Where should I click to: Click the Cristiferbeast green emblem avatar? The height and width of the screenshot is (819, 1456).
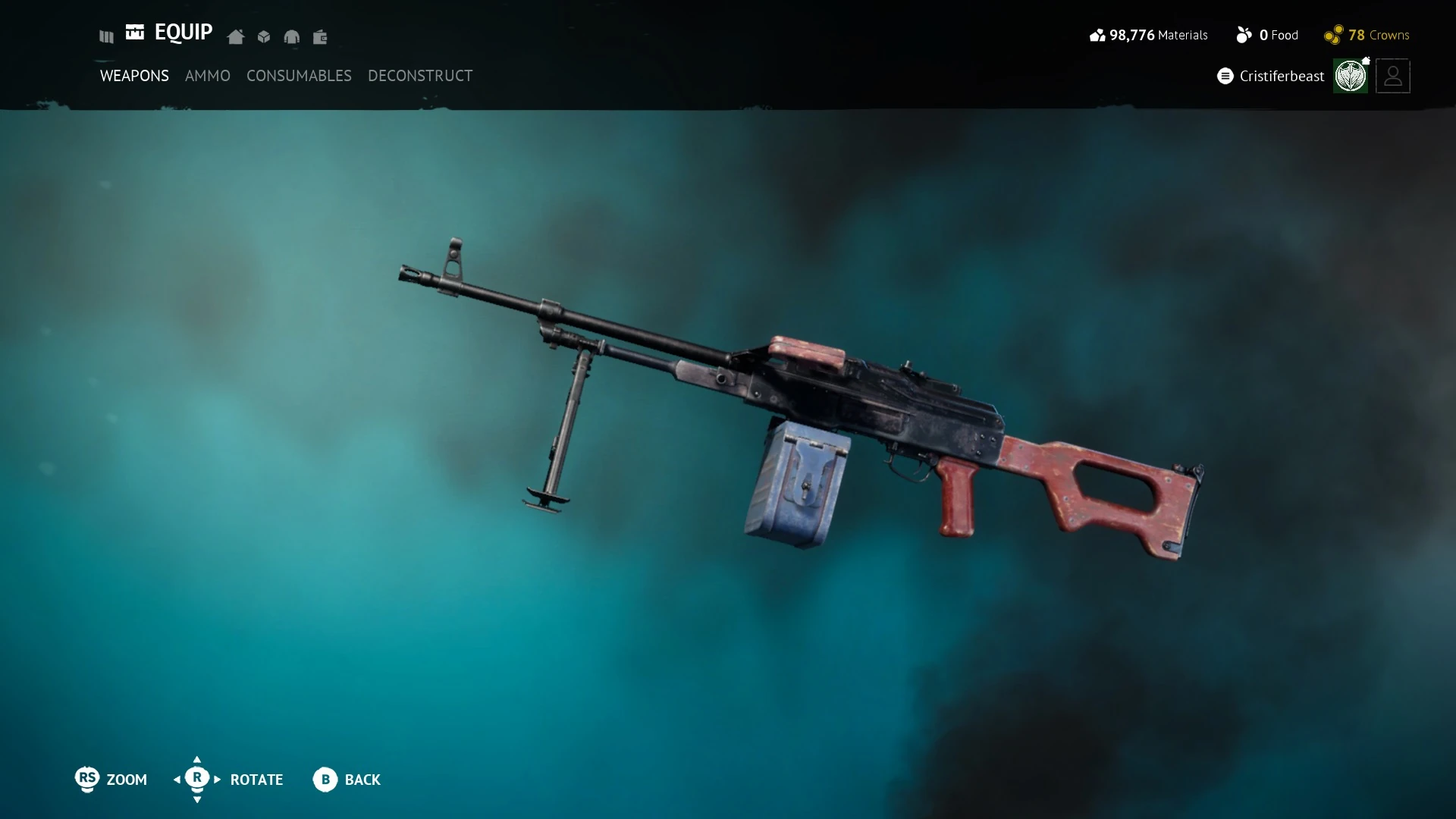(1351, 76)
